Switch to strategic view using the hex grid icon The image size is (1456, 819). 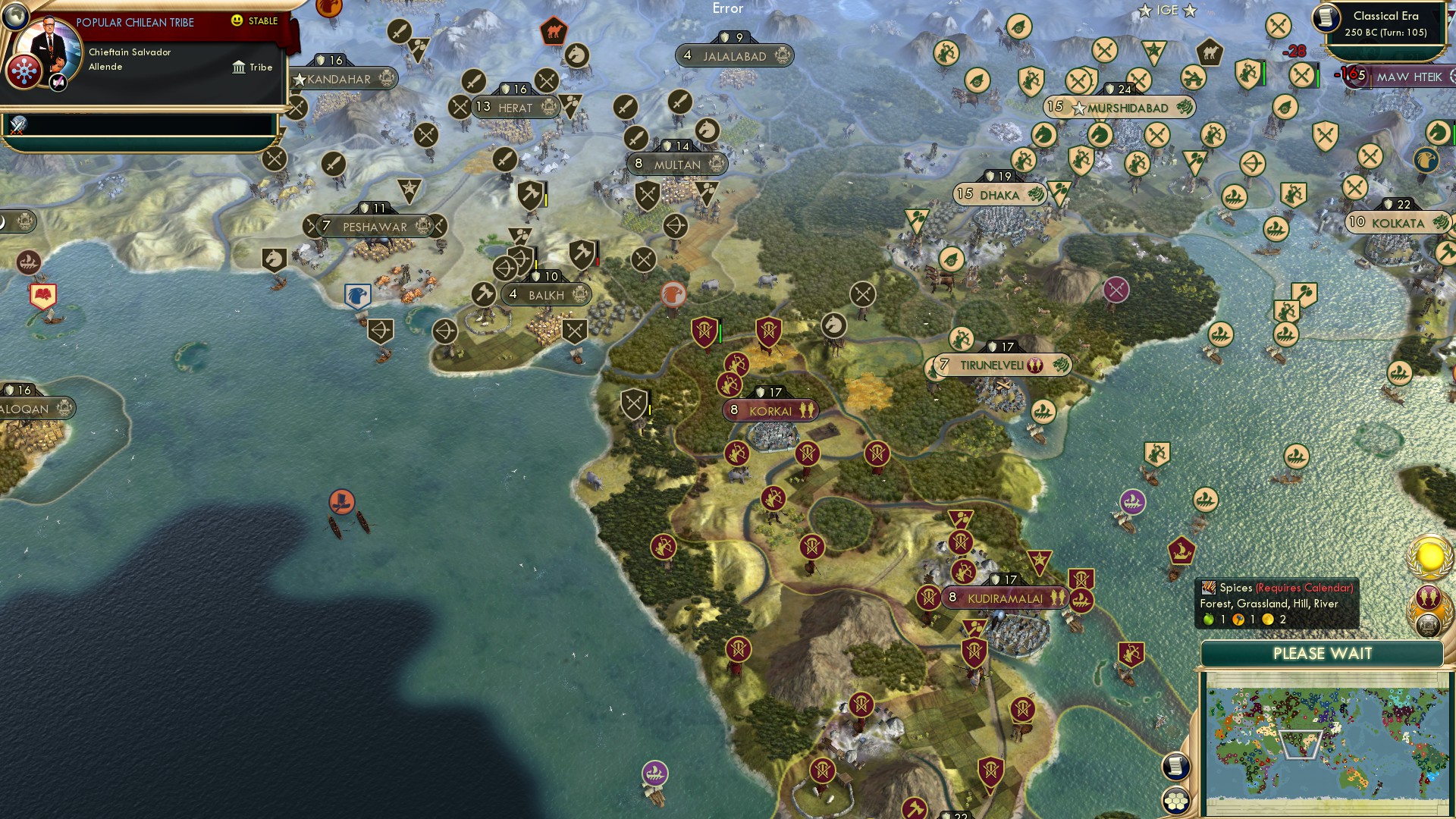[1176, 801]
